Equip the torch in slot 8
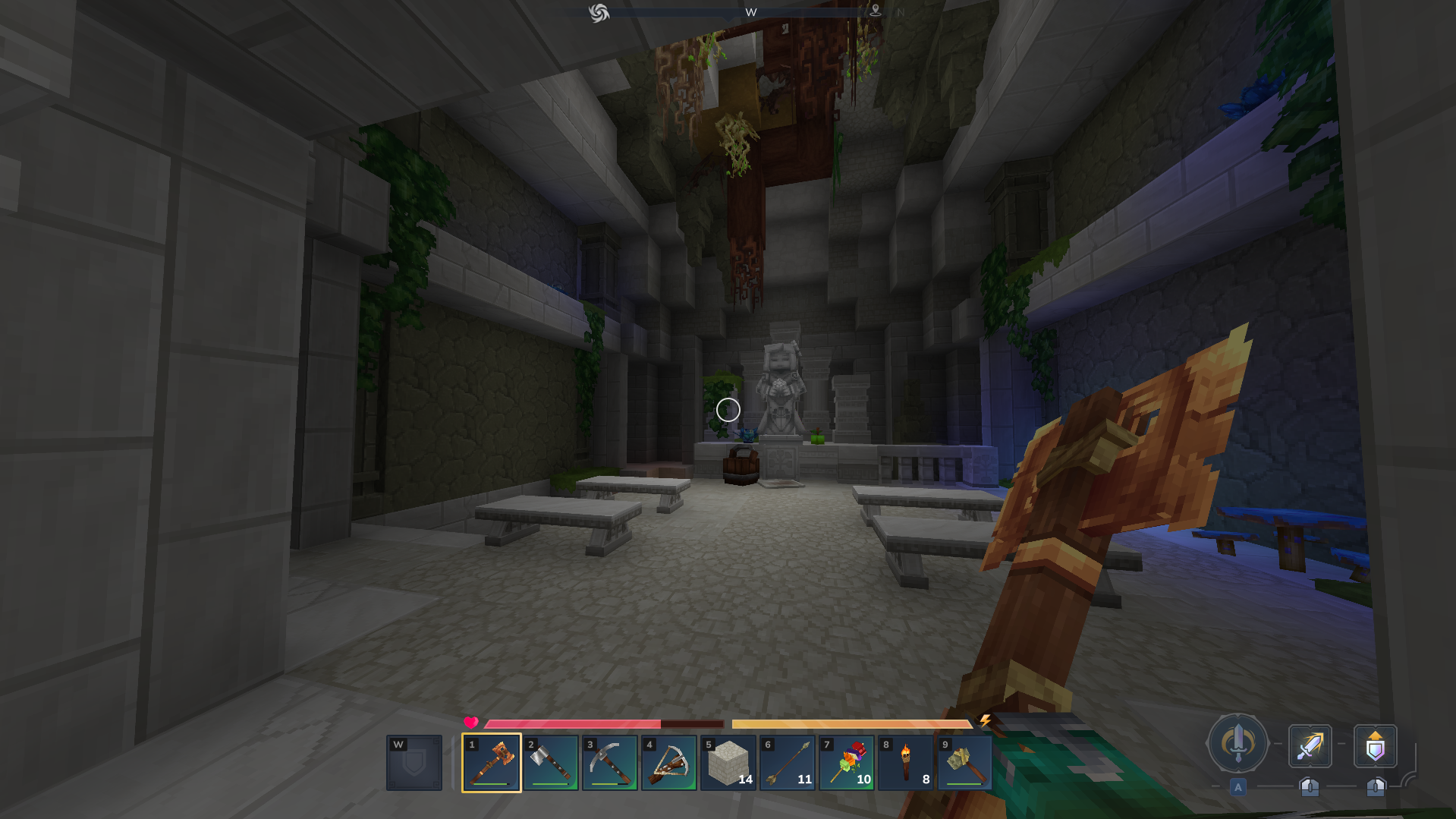This screenshot has height=819, width=1456. tap(905, 763)
